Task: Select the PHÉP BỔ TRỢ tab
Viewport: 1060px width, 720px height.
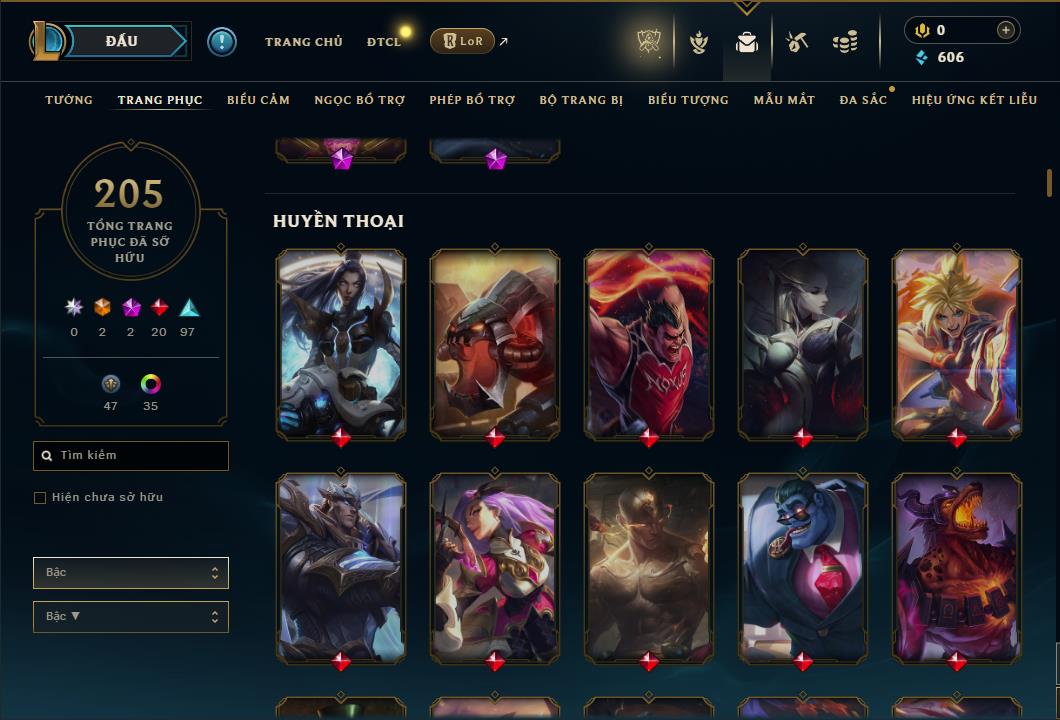Action: (x=472, y=100)
